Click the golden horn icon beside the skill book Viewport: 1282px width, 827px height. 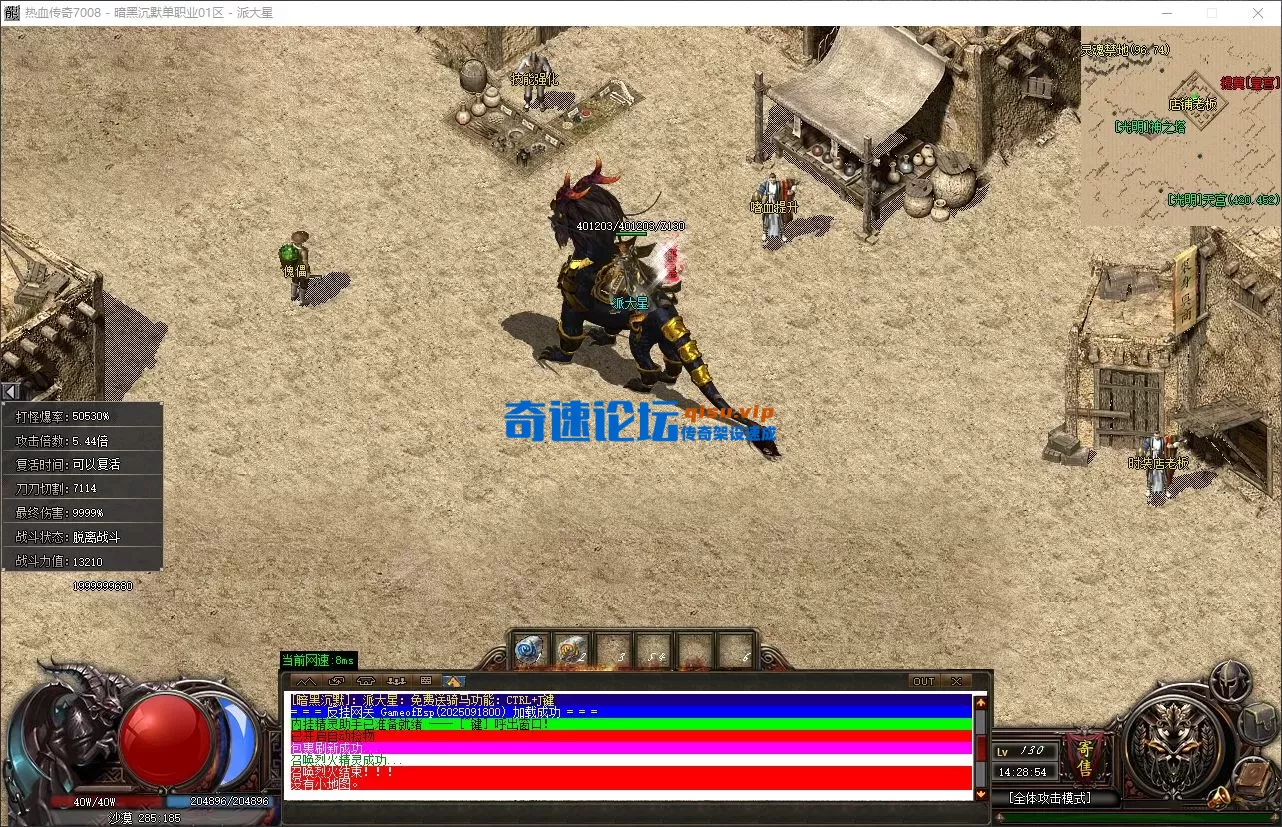(x=1219, y=796)
